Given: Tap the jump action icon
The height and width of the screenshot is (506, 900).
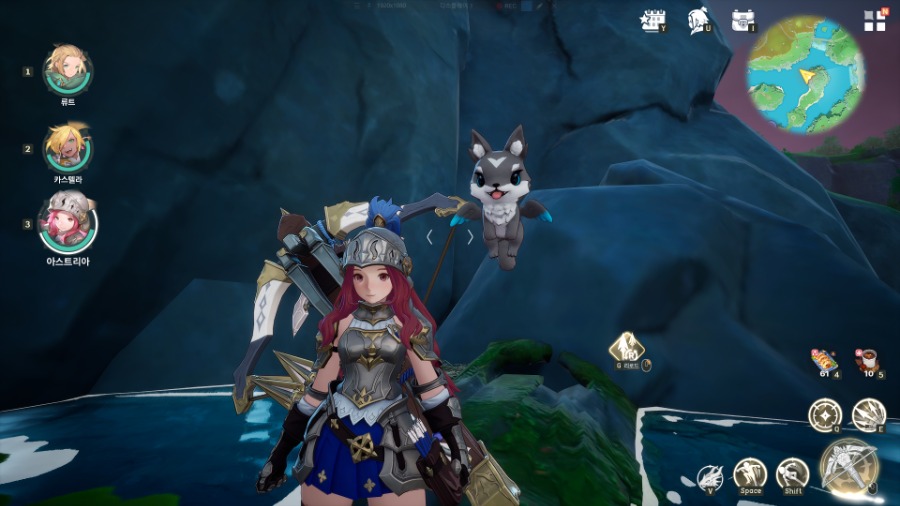Looking at the screenshot, I should (749, 473).
